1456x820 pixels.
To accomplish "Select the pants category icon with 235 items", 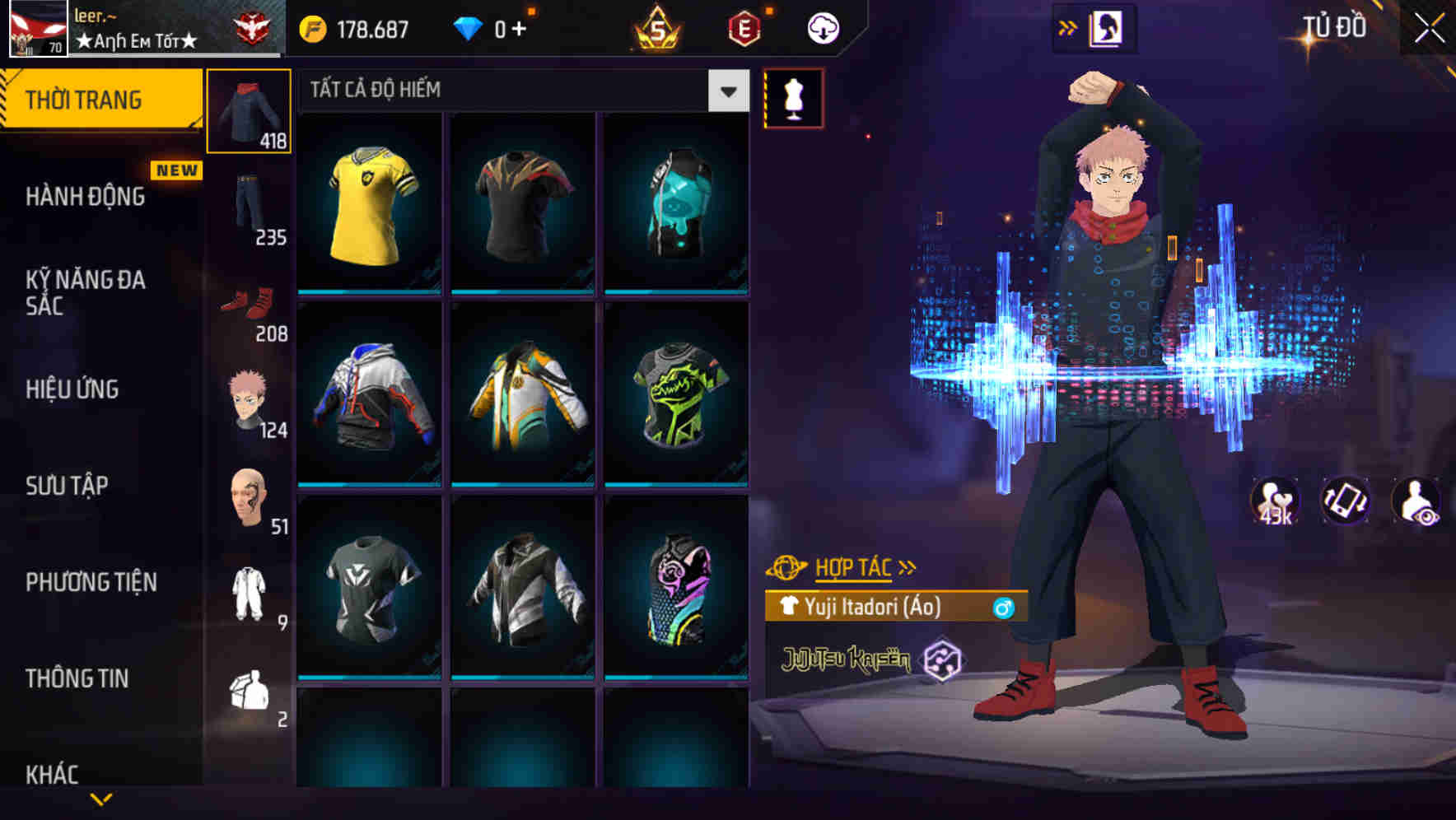I will coord(250,206).
